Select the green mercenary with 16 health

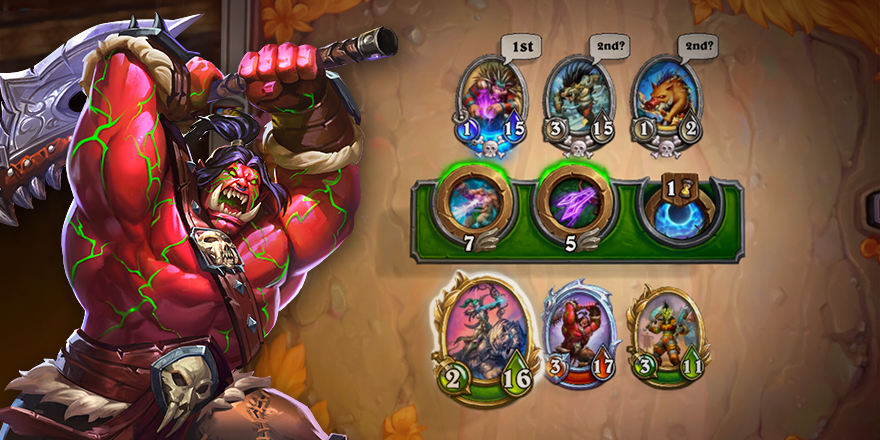tap(485, 330)
